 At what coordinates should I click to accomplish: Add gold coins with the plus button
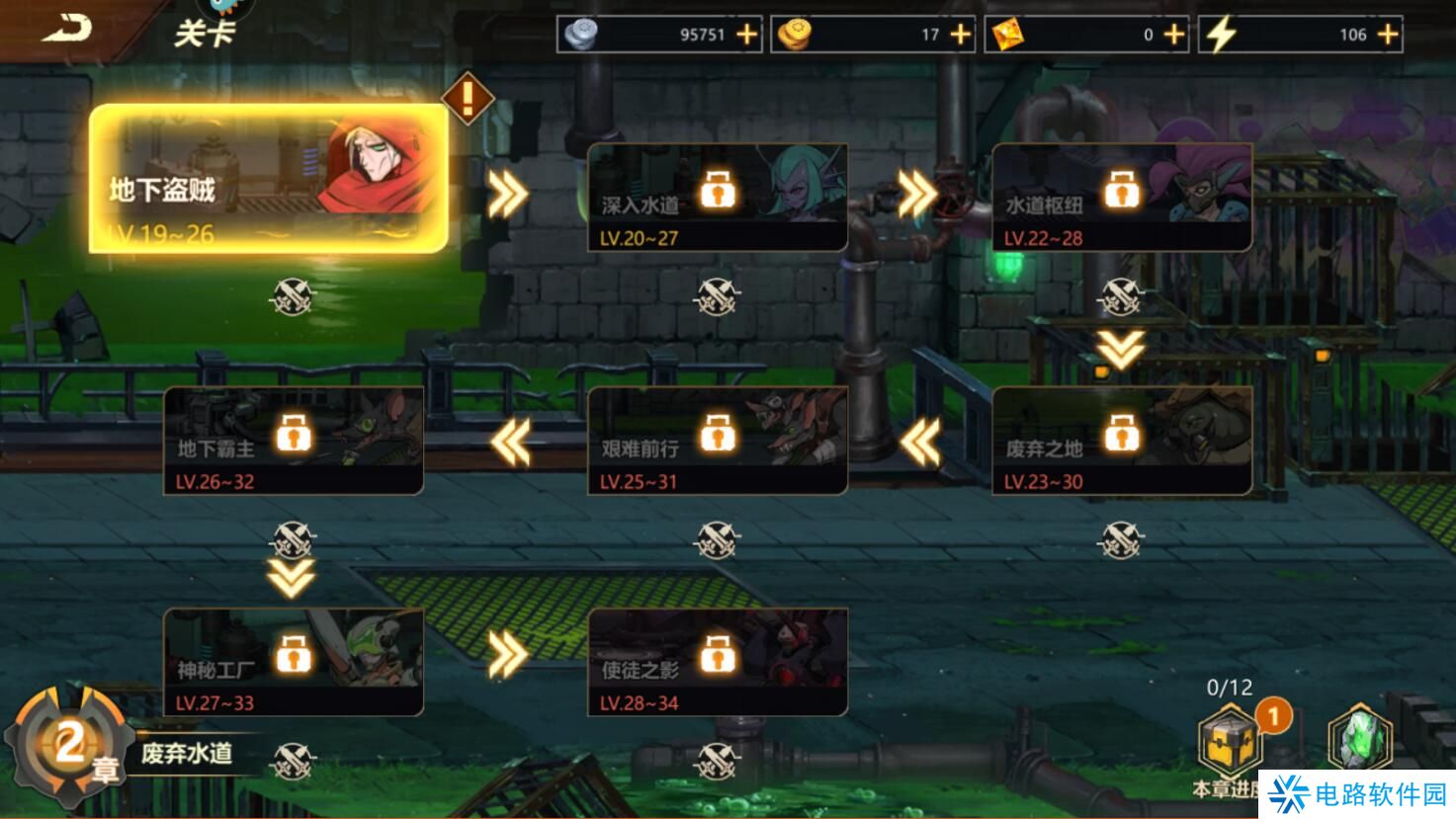pos(961,35)
